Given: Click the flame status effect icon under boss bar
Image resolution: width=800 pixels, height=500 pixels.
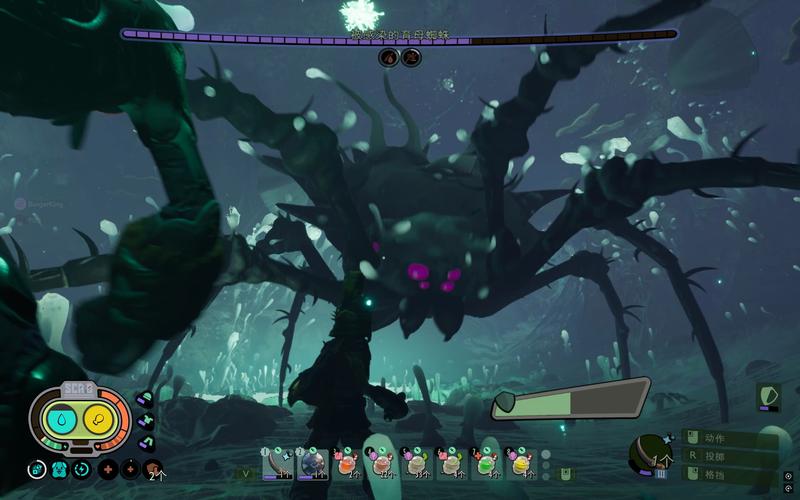Looking at the screenshot, I should click(x=388, y=57).
